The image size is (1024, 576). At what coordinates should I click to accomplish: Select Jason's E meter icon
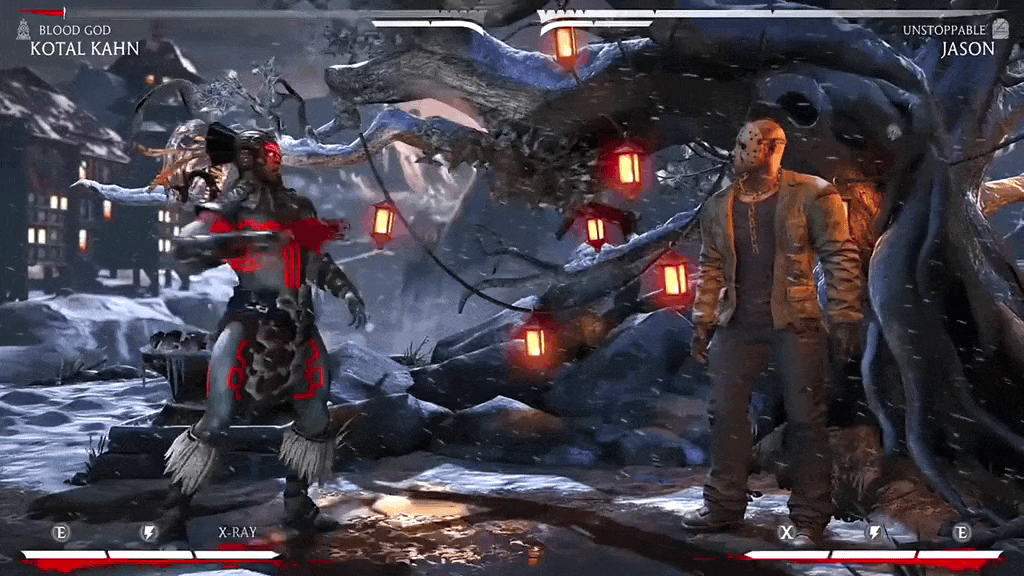(962, 532)
